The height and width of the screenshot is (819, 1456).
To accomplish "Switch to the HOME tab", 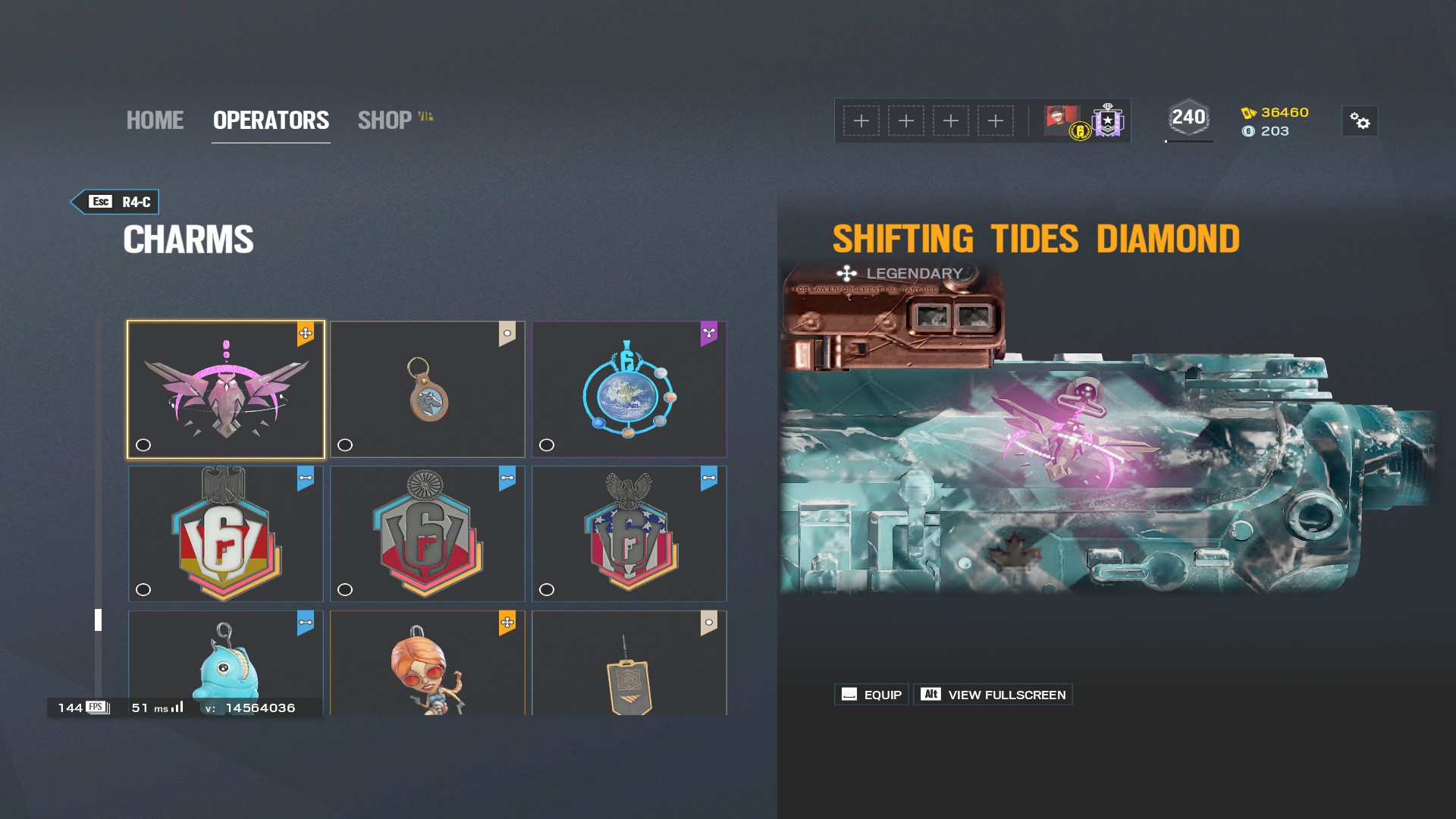I will coord(155,120).
